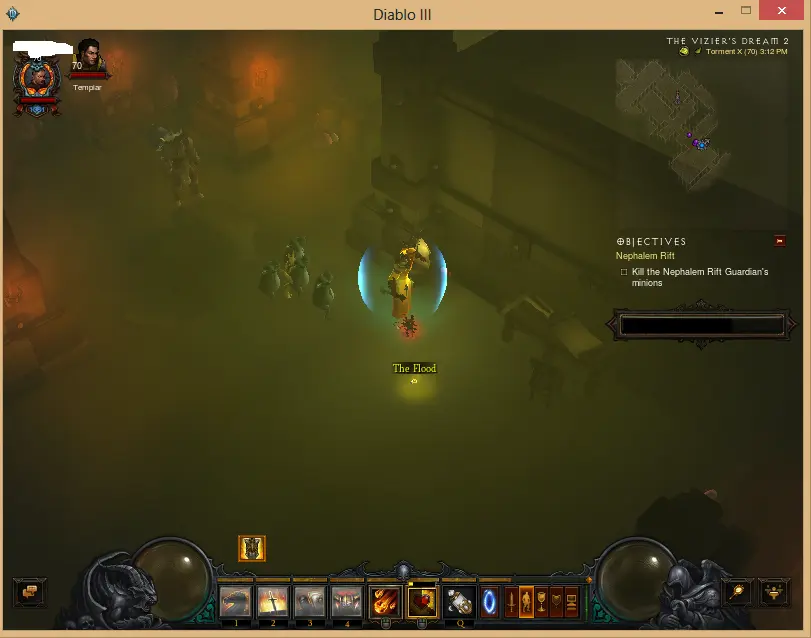Open the Skills menu with the sword icon
The image size is (811, 638).
coord(511,601)
